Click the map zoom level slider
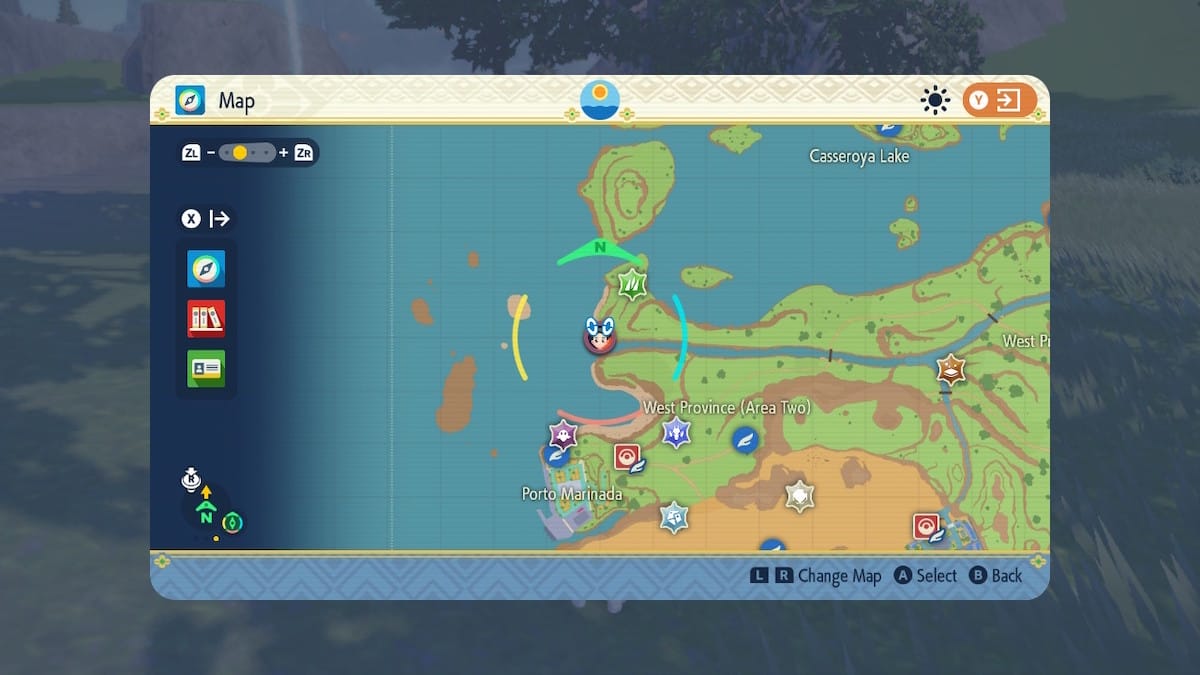Screen dimensions: 1200x675 247,153
